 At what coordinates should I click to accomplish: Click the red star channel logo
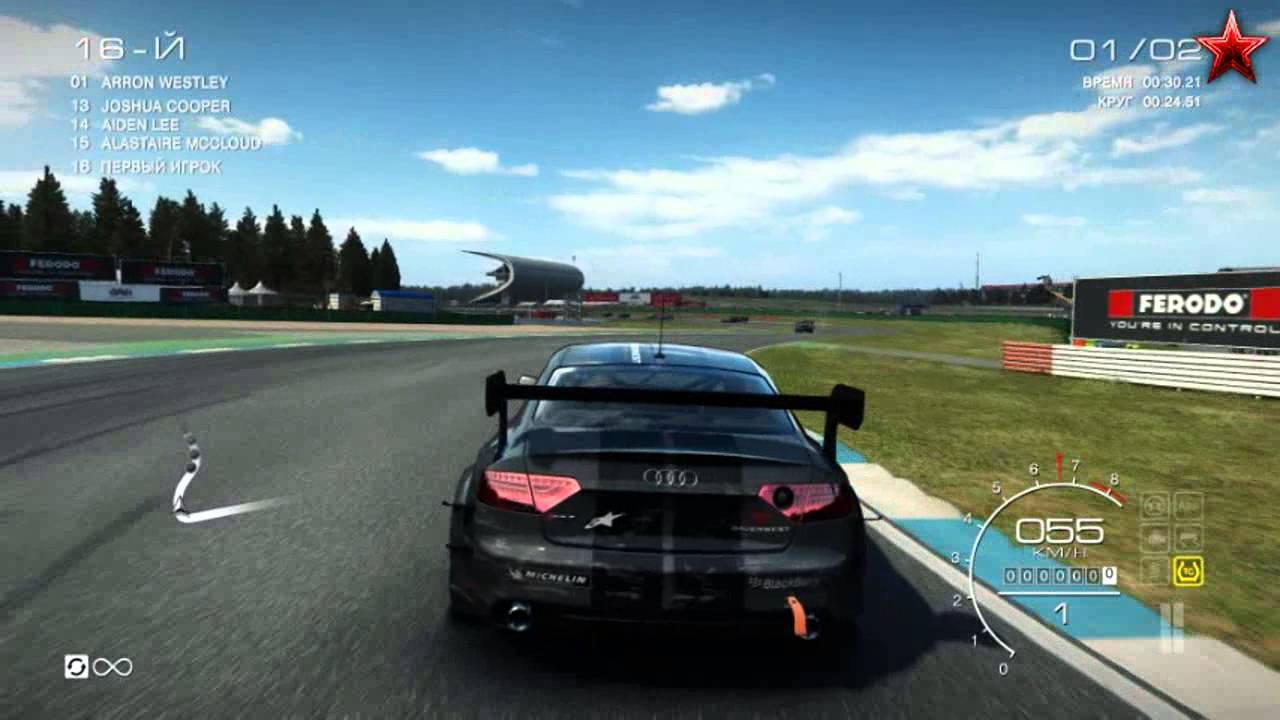coord(1231,47)
